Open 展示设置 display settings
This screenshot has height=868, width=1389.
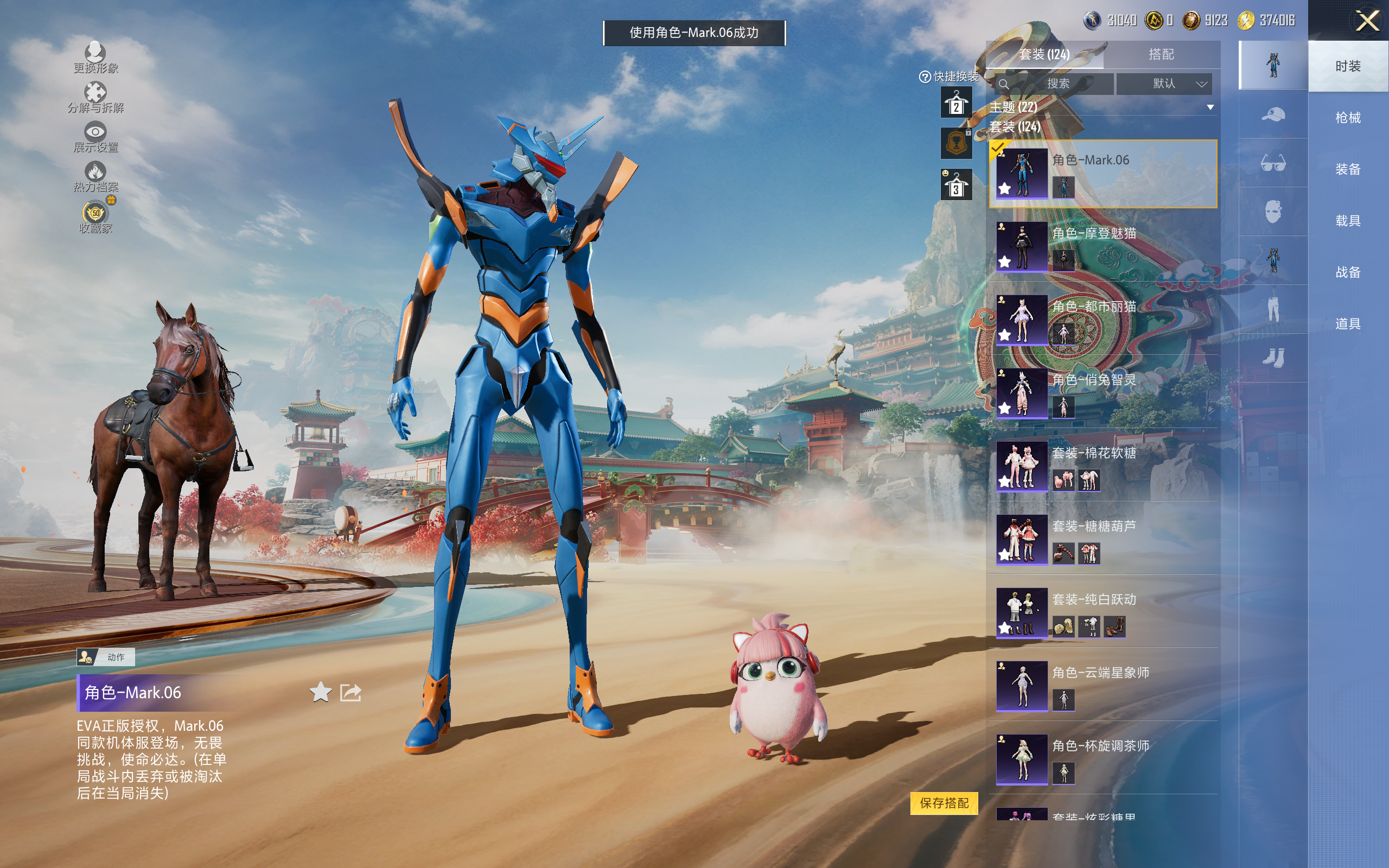point(95,137)
